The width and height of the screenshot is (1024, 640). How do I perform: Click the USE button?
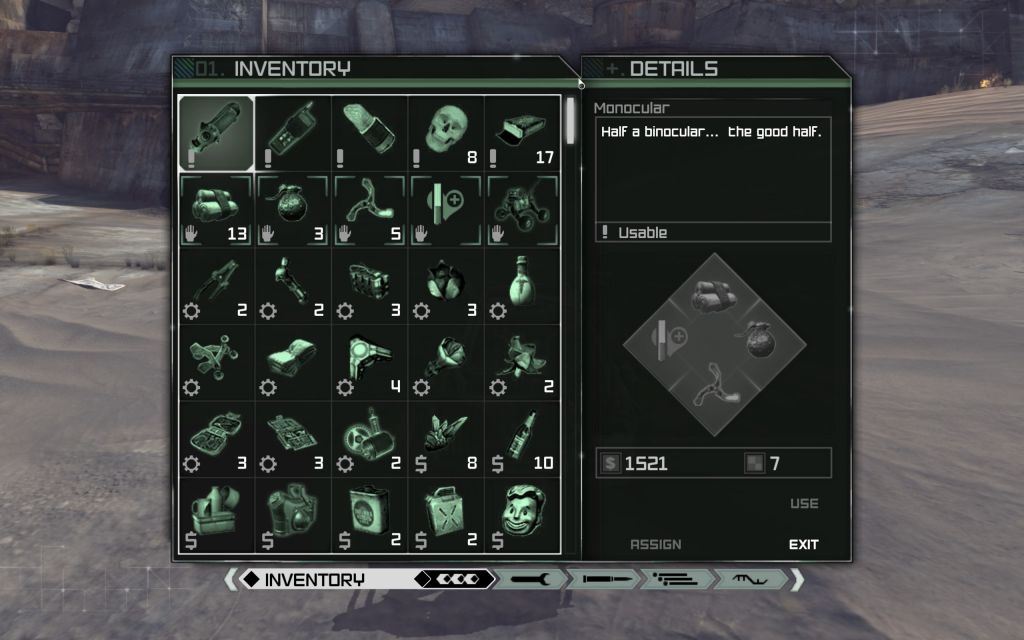pyautogui.click(x=804, y=504)
